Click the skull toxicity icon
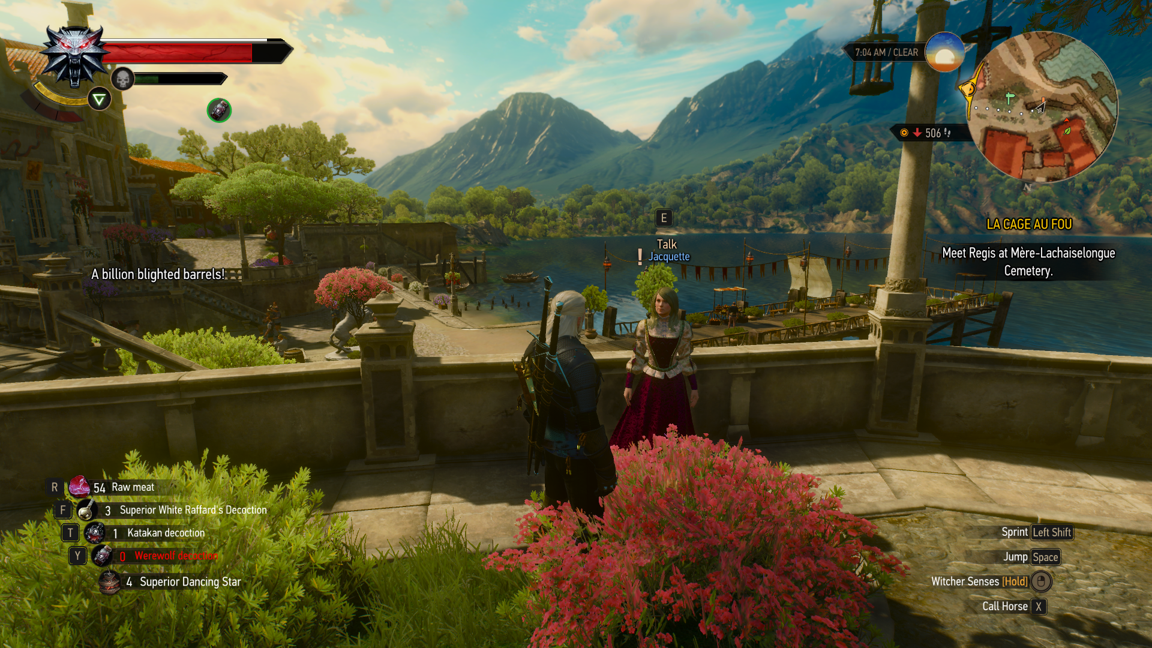Screen dimensions: 1152x648 click(x=123, y=79)
